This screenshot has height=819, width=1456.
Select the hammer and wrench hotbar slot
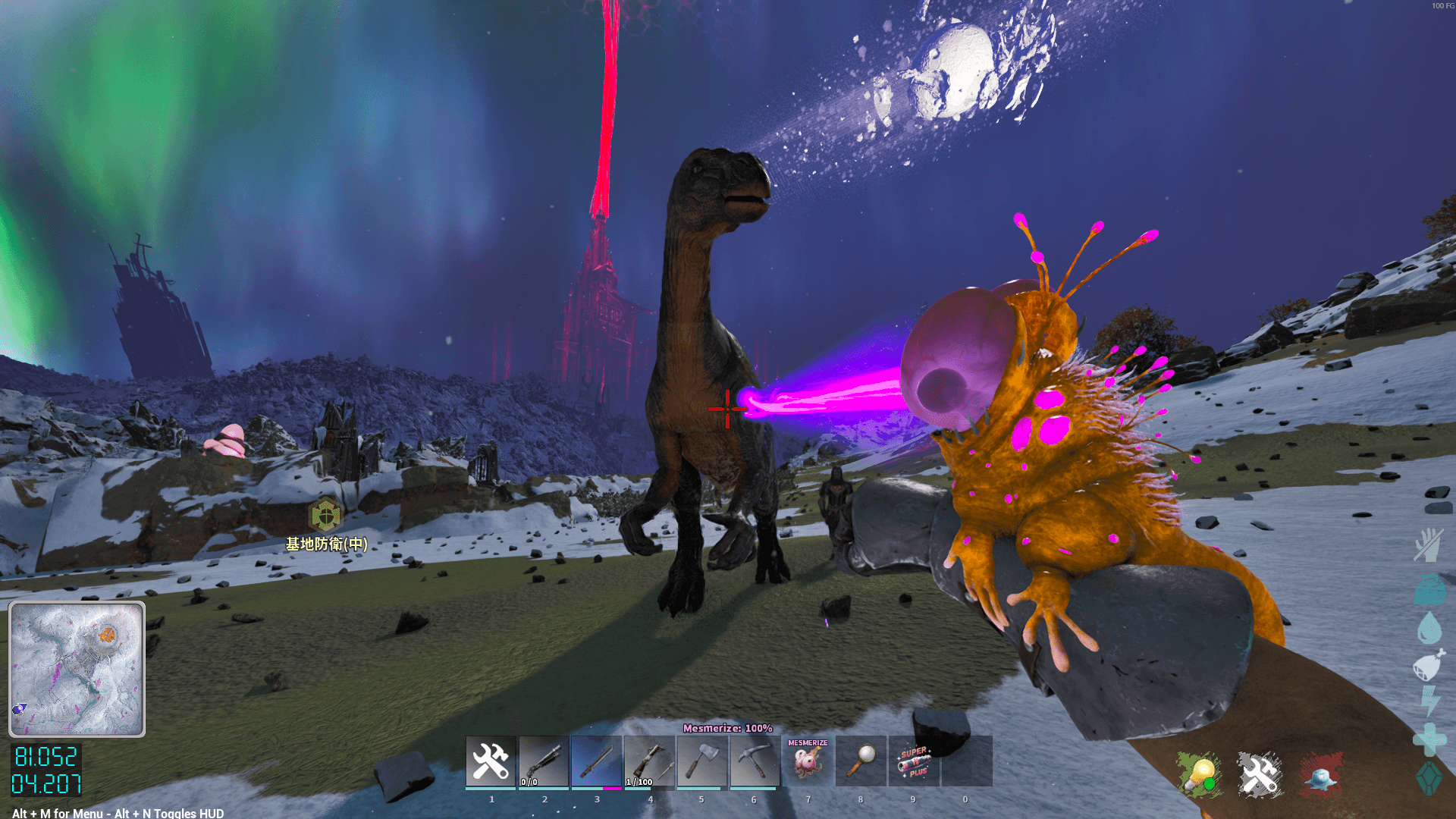coord(491,761)
